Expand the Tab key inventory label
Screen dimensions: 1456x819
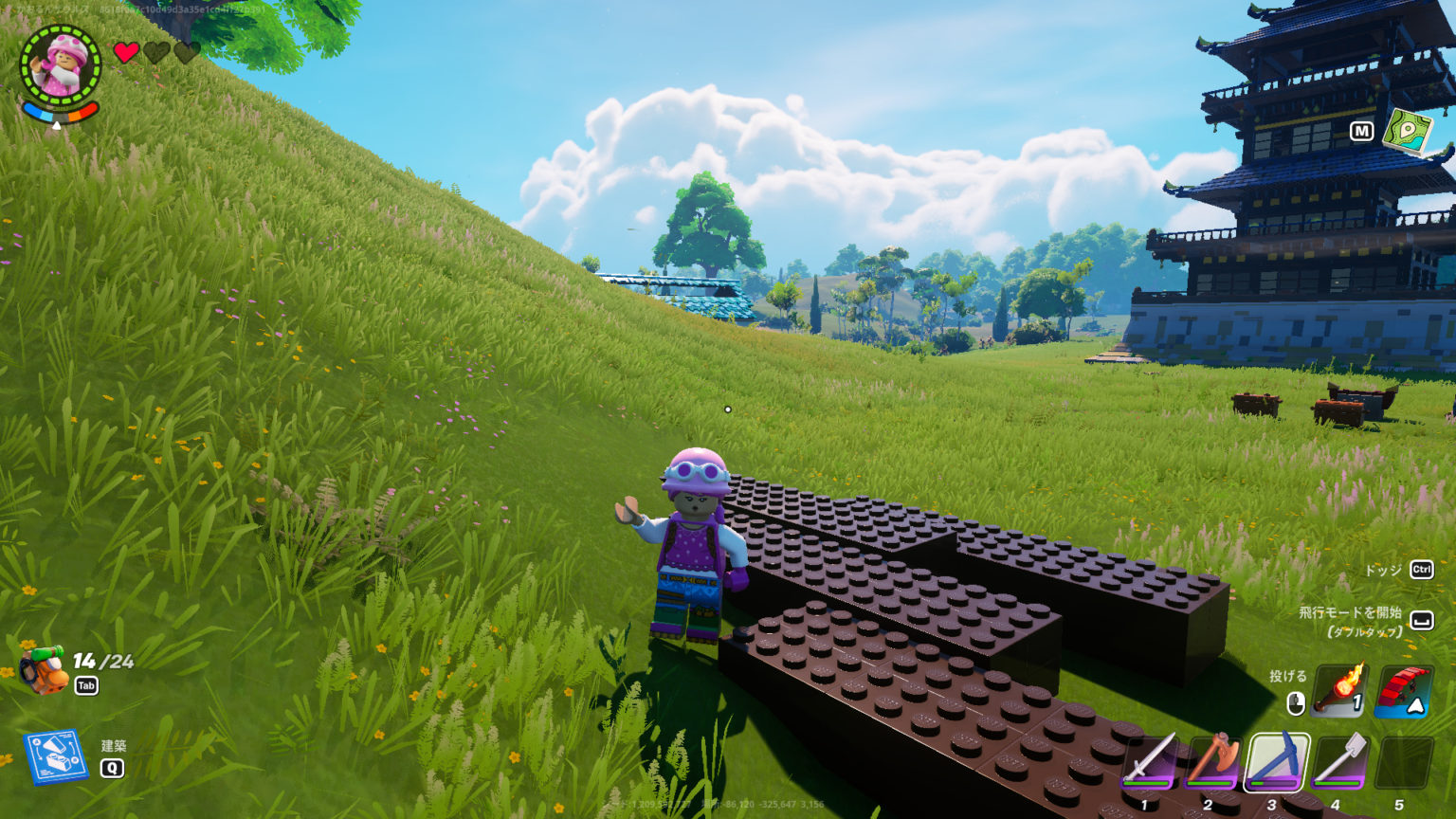tap(84, 685)
